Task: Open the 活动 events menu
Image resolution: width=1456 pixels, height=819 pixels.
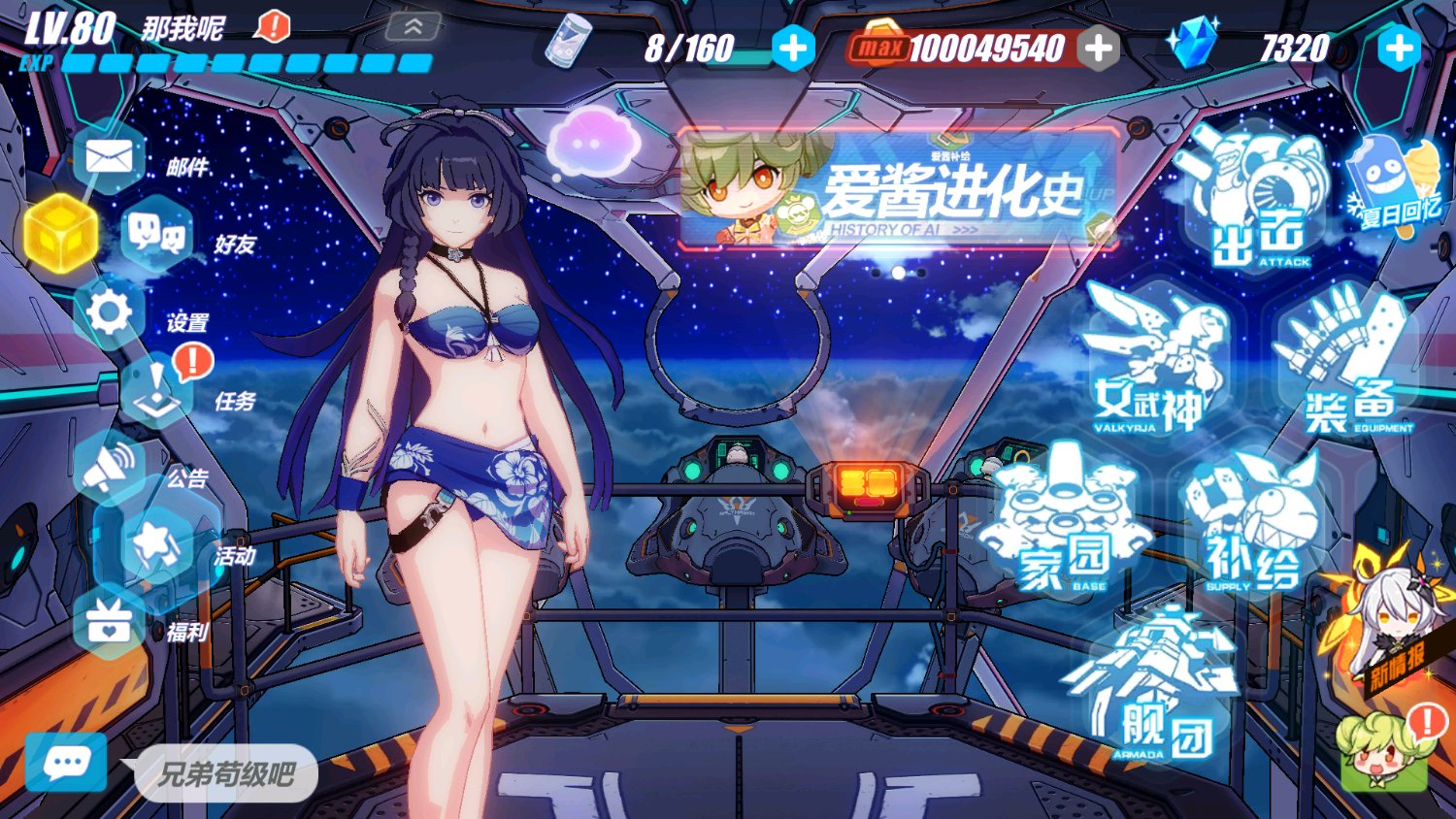Action: tap(155, 546)
